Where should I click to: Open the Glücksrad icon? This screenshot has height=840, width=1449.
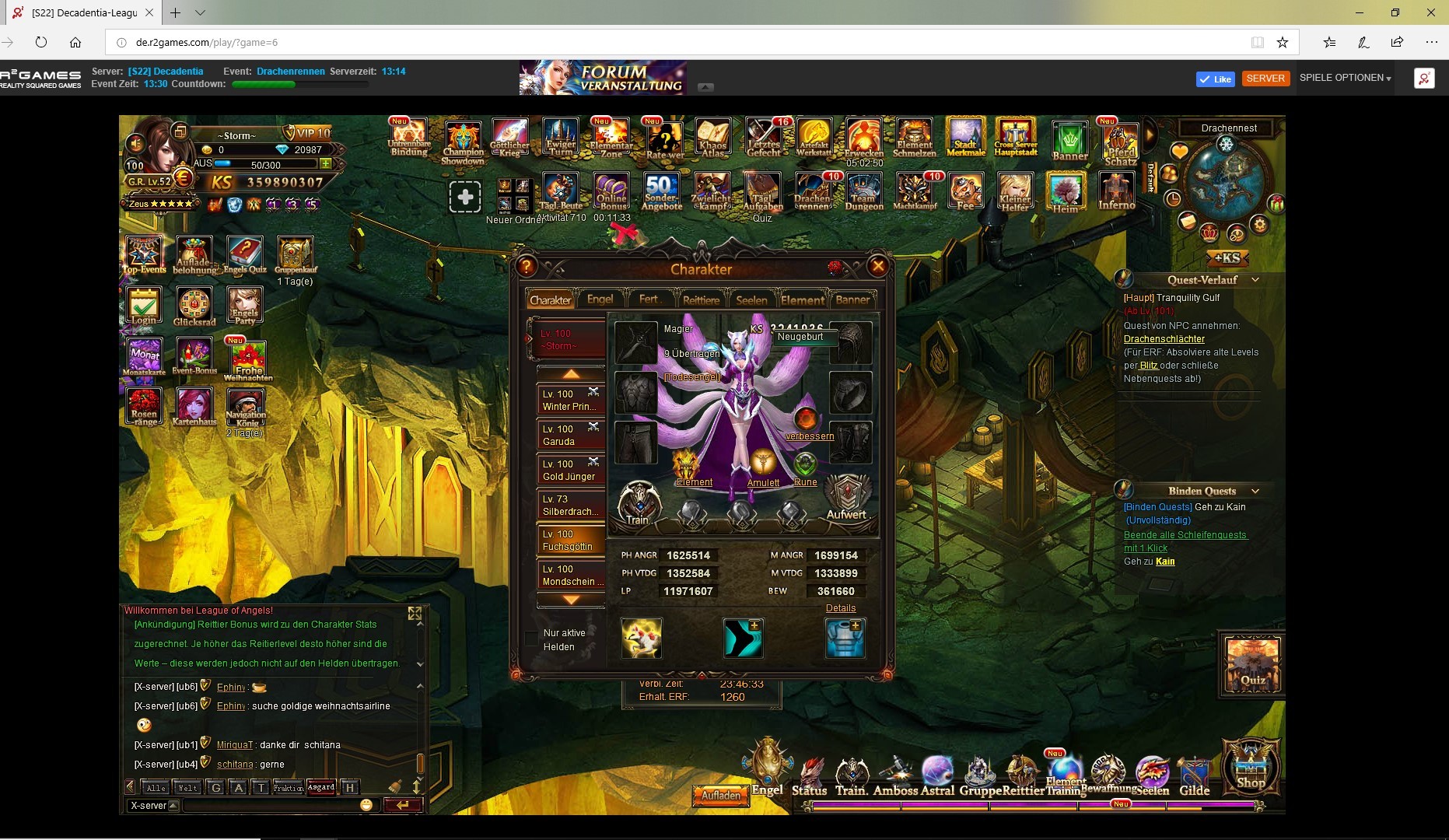(x=194, y=306)
